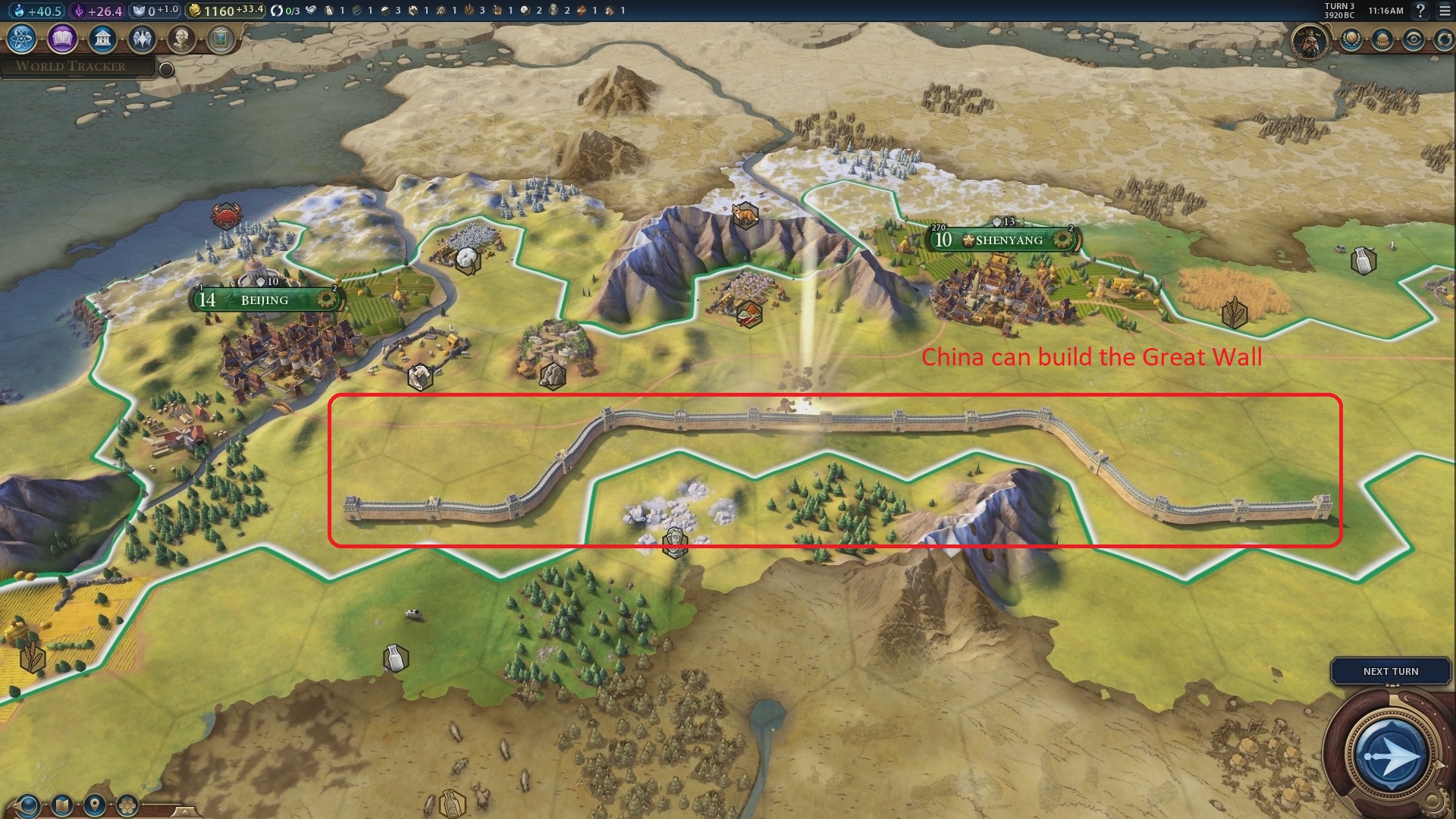Toggle map pin placement on the minimap bar
The height and width of the screenshot is (819, 1456).
96,805
